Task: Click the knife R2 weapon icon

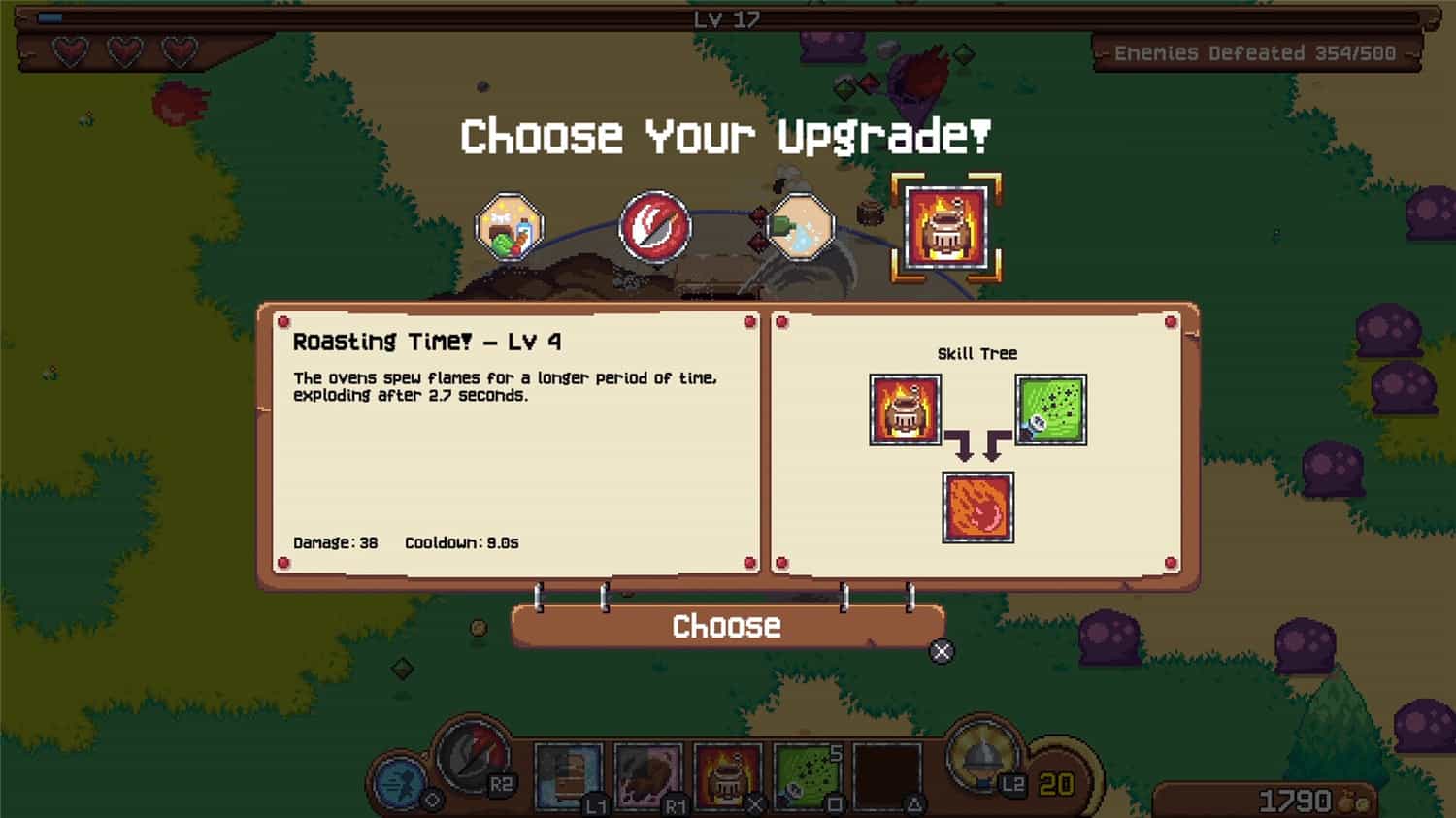Action: pos(469,759)
